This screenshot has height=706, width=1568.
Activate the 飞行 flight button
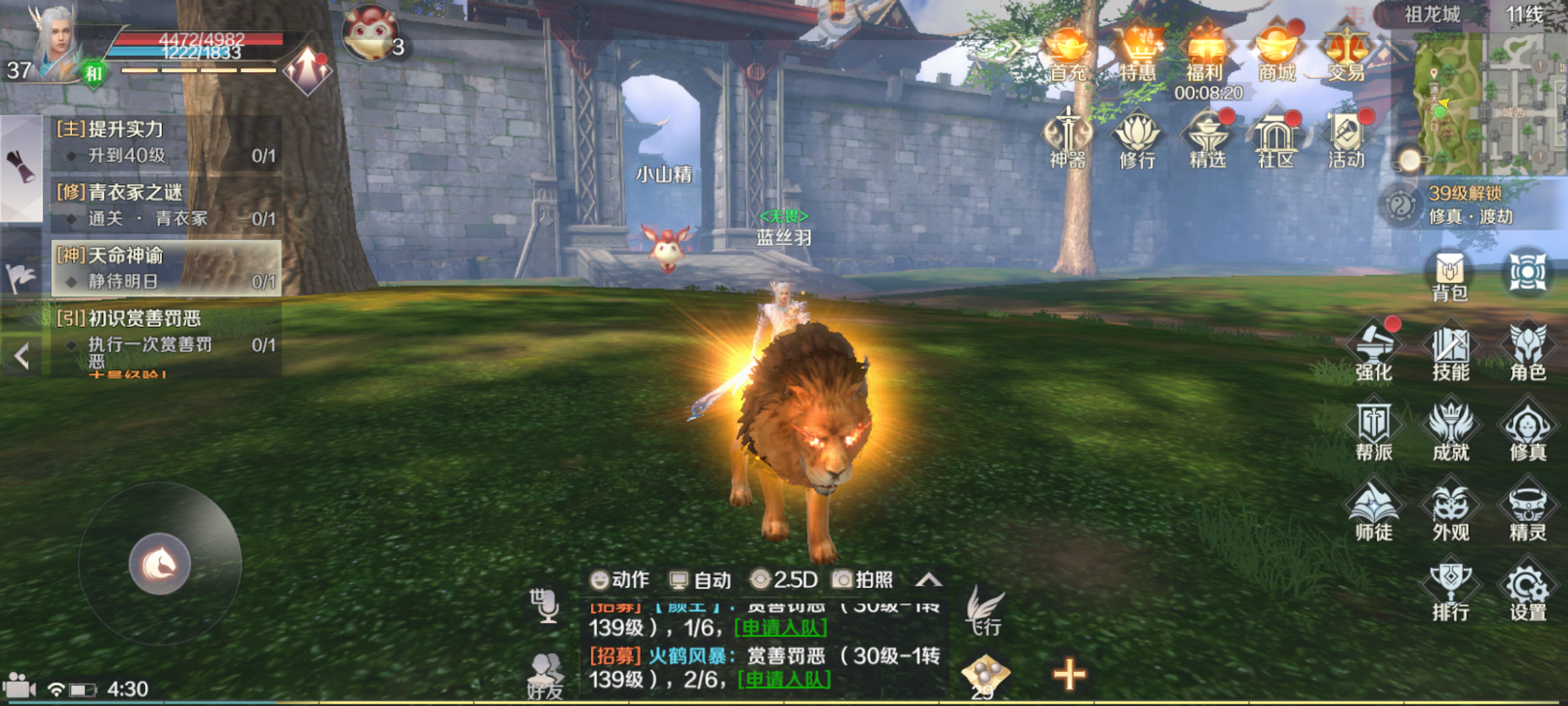pos(985,611)
